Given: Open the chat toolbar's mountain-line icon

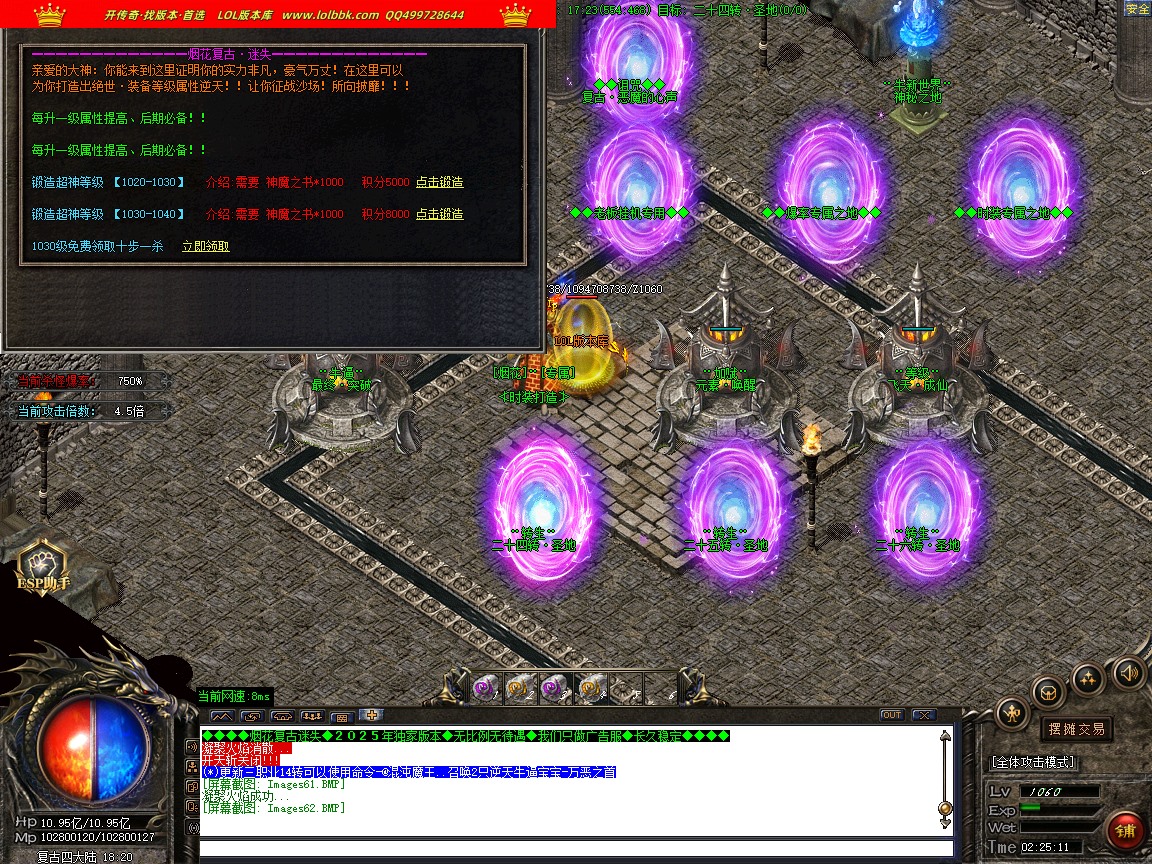Looking at the screenshot, I should coord(222,716).
